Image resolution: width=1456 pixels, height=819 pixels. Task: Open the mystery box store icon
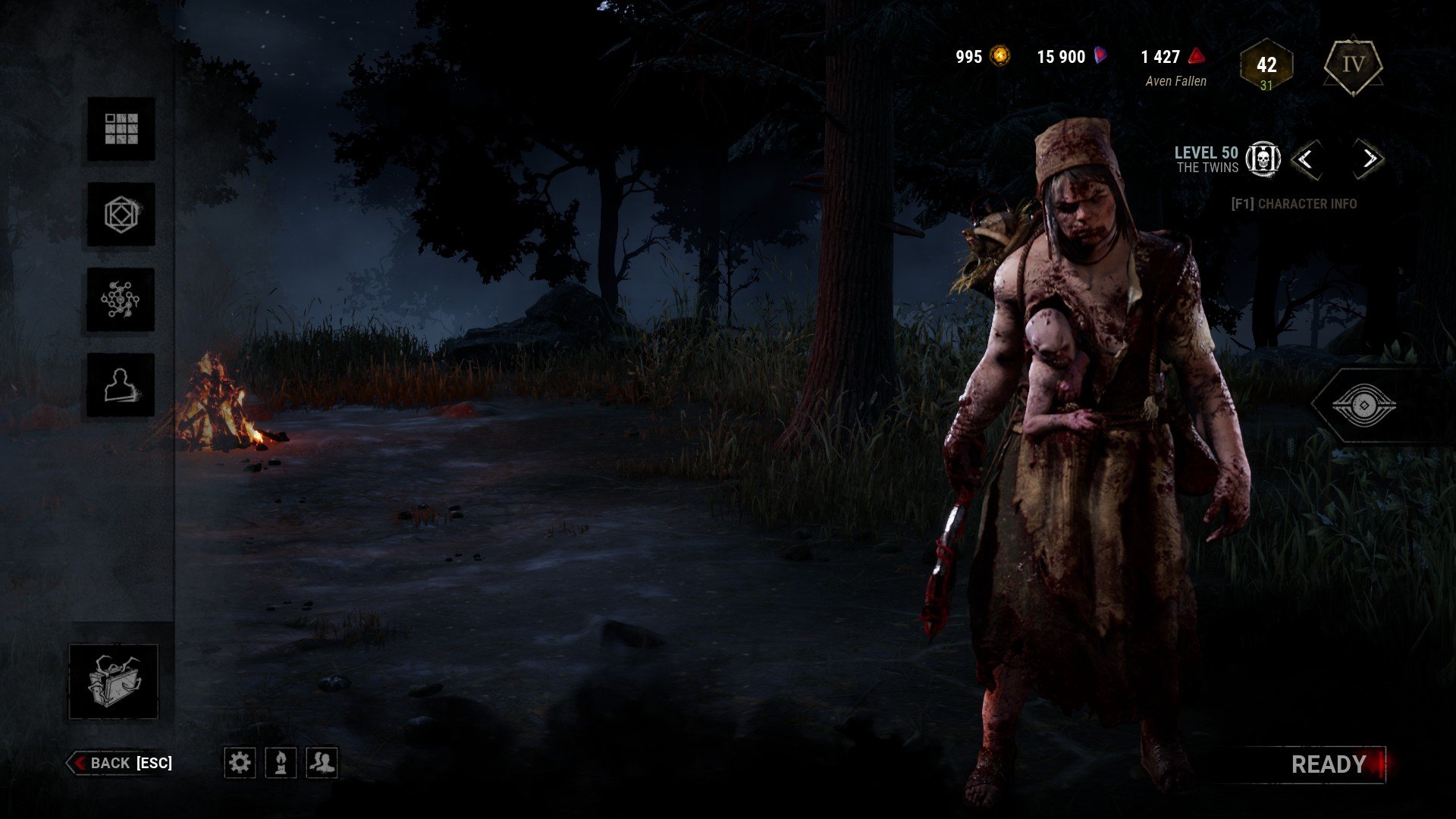(x=114, y=681)
